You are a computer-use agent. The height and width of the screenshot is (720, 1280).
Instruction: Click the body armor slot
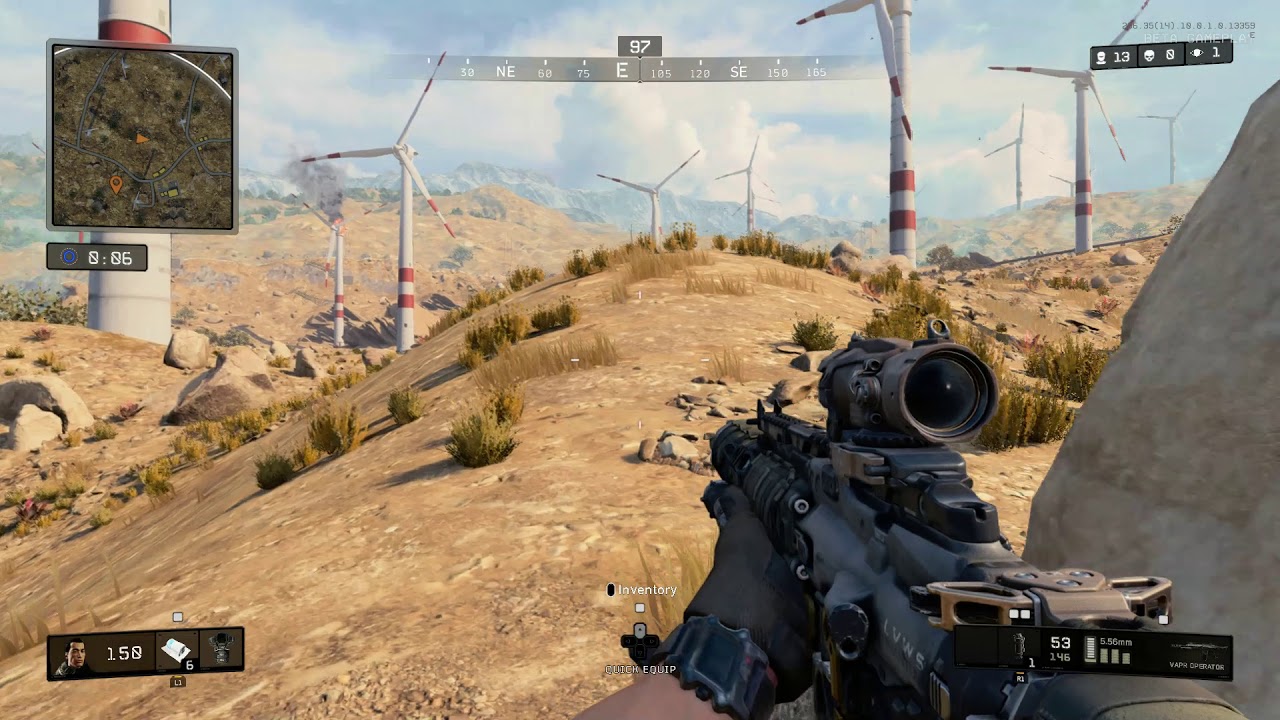tap(222, 652)
